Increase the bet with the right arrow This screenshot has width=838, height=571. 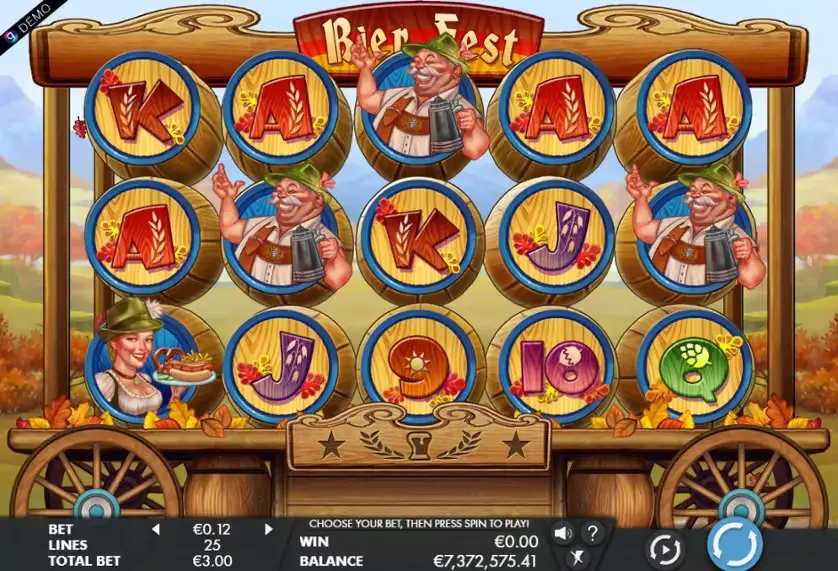(269, 529)
